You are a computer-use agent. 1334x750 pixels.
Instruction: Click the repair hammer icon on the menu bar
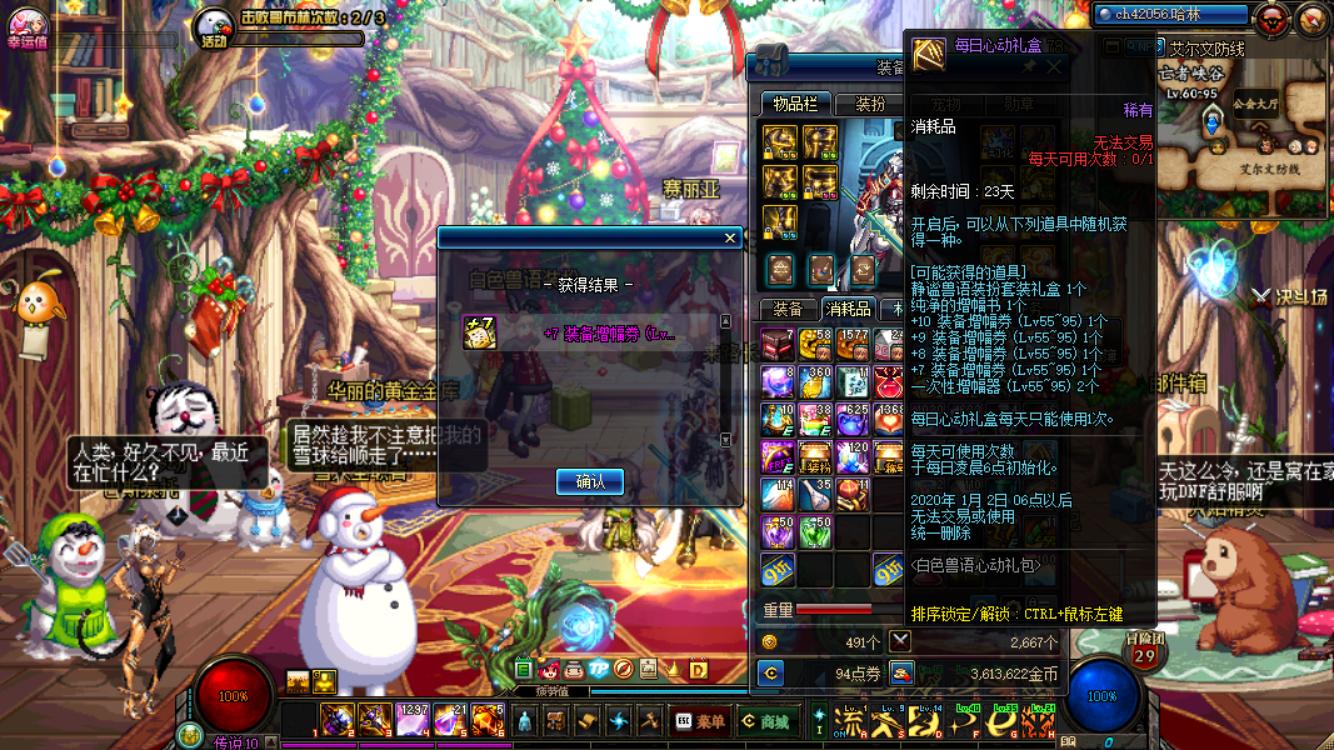click(651, 721)
